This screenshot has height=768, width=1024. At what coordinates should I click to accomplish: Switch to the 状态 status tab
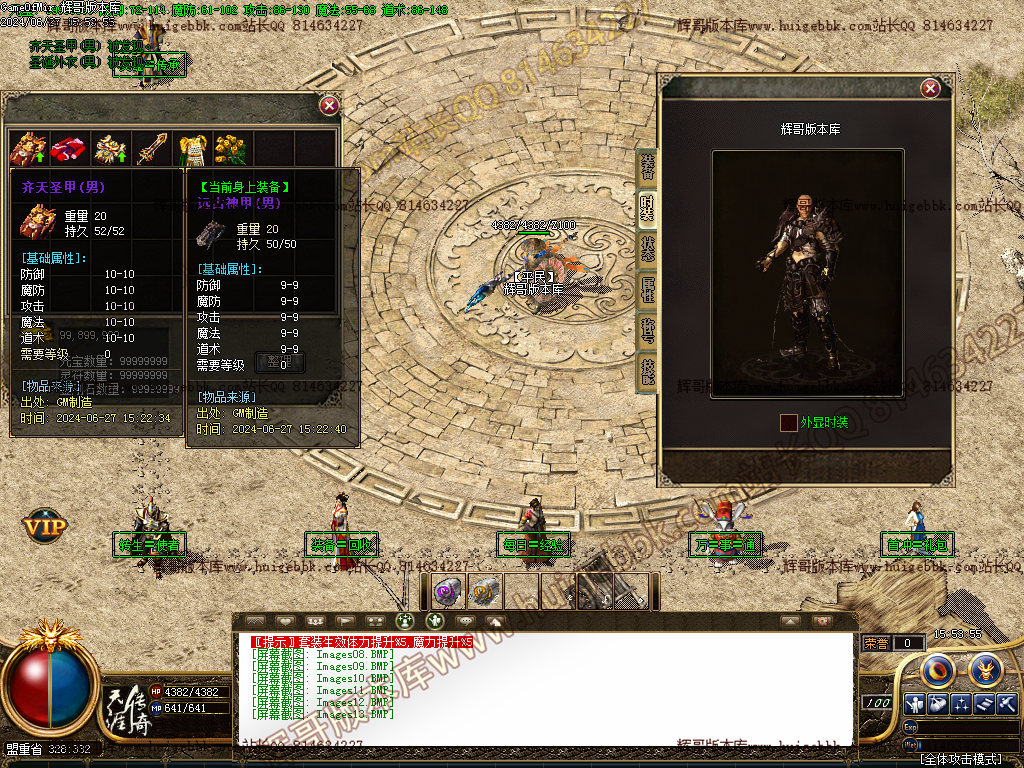(x=647, y=249)
